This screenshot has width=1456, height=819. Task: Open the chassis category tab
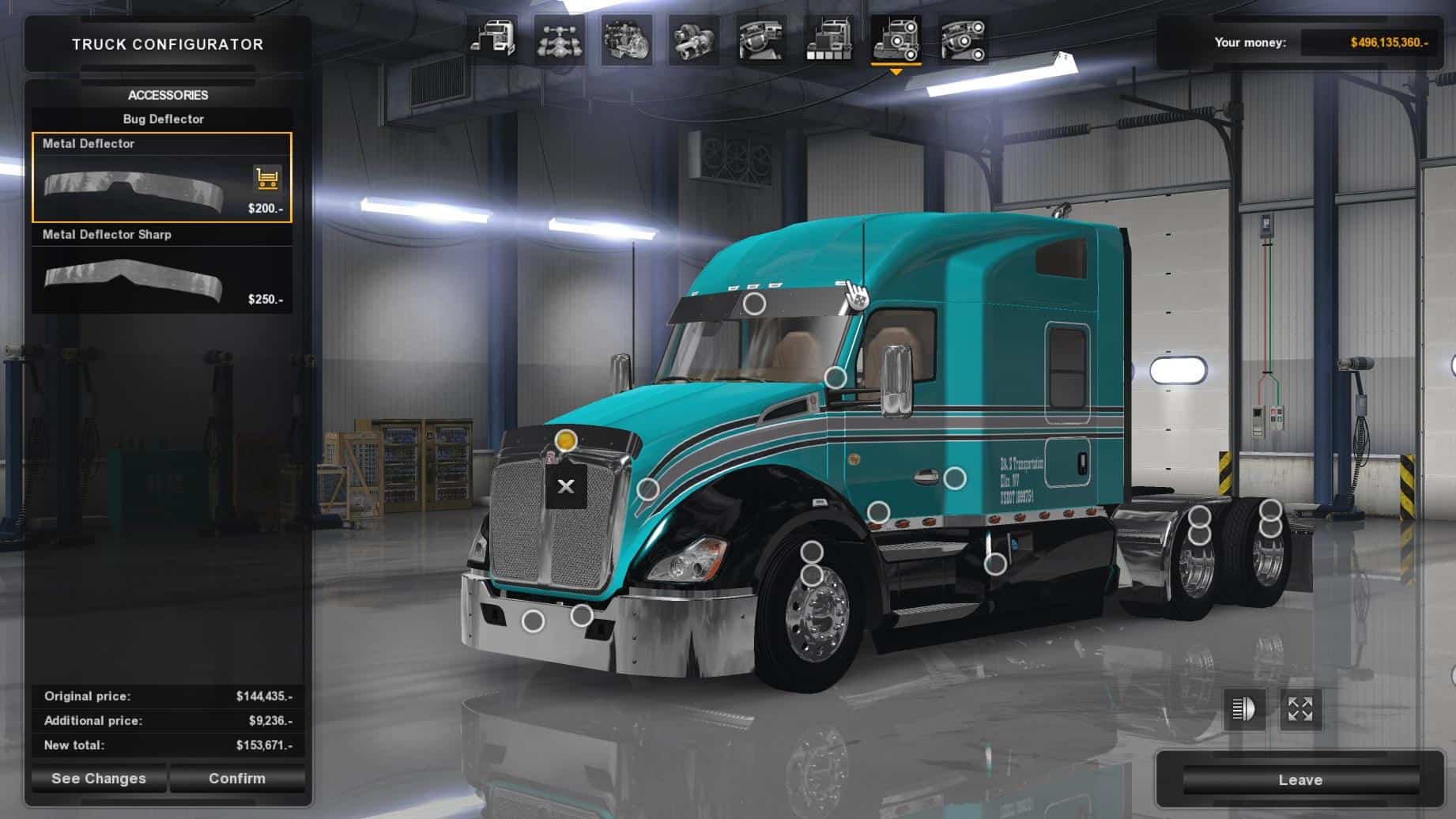[560, 40]
